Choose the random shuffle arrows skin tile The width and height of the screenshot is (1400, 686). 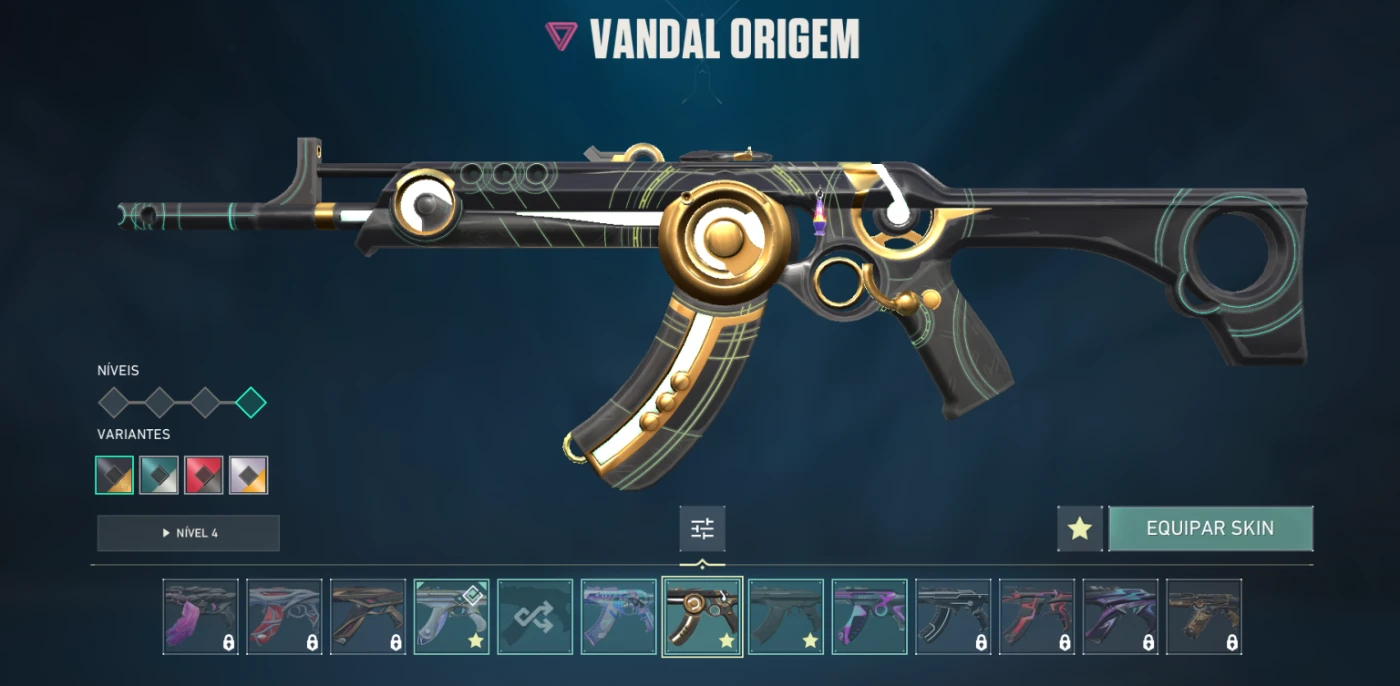pyautogui.click(x=535, y=616)
